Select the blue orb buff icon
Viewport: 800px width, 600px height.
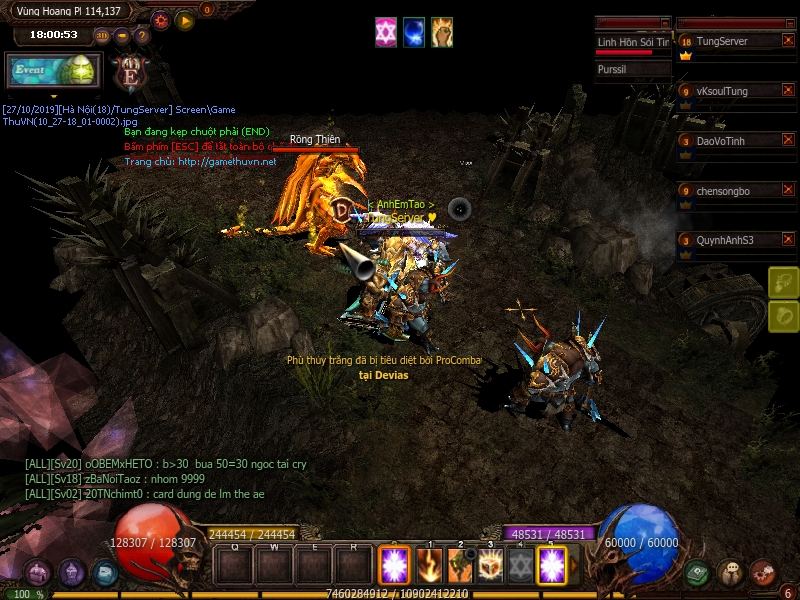point(414,32)
